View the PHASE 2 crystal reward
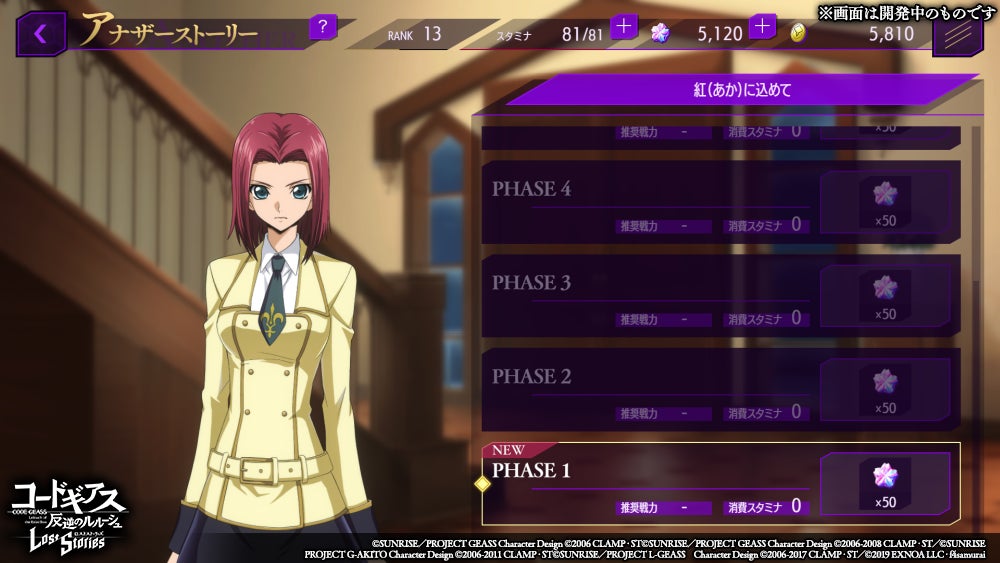1000x563 pixels. tap(885, 389)
